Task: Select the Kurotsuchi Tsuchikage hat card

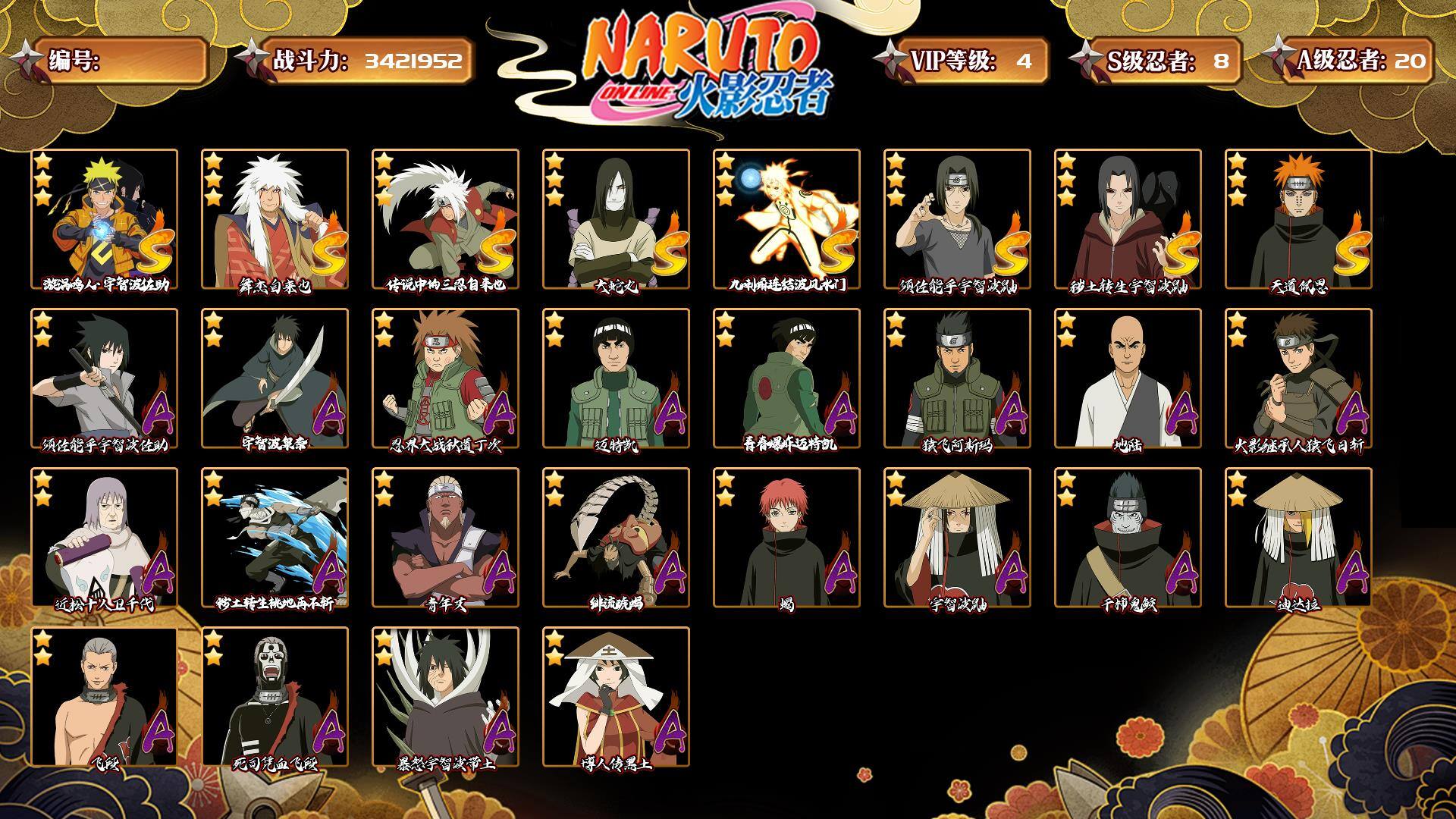Action: [616, 697]
